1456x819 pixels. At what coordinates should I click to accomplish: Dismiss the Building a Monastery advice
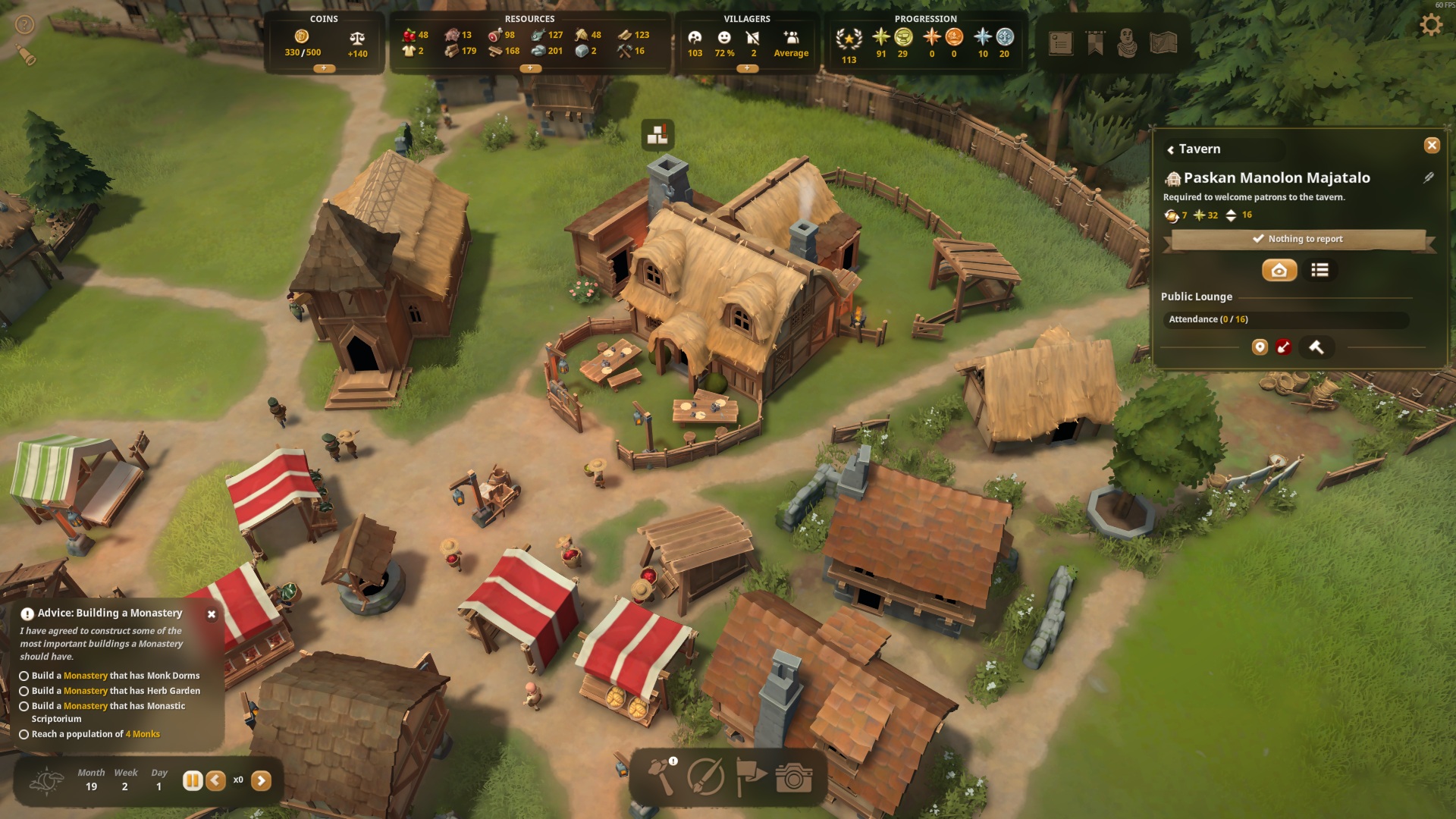tap(212, 614)
